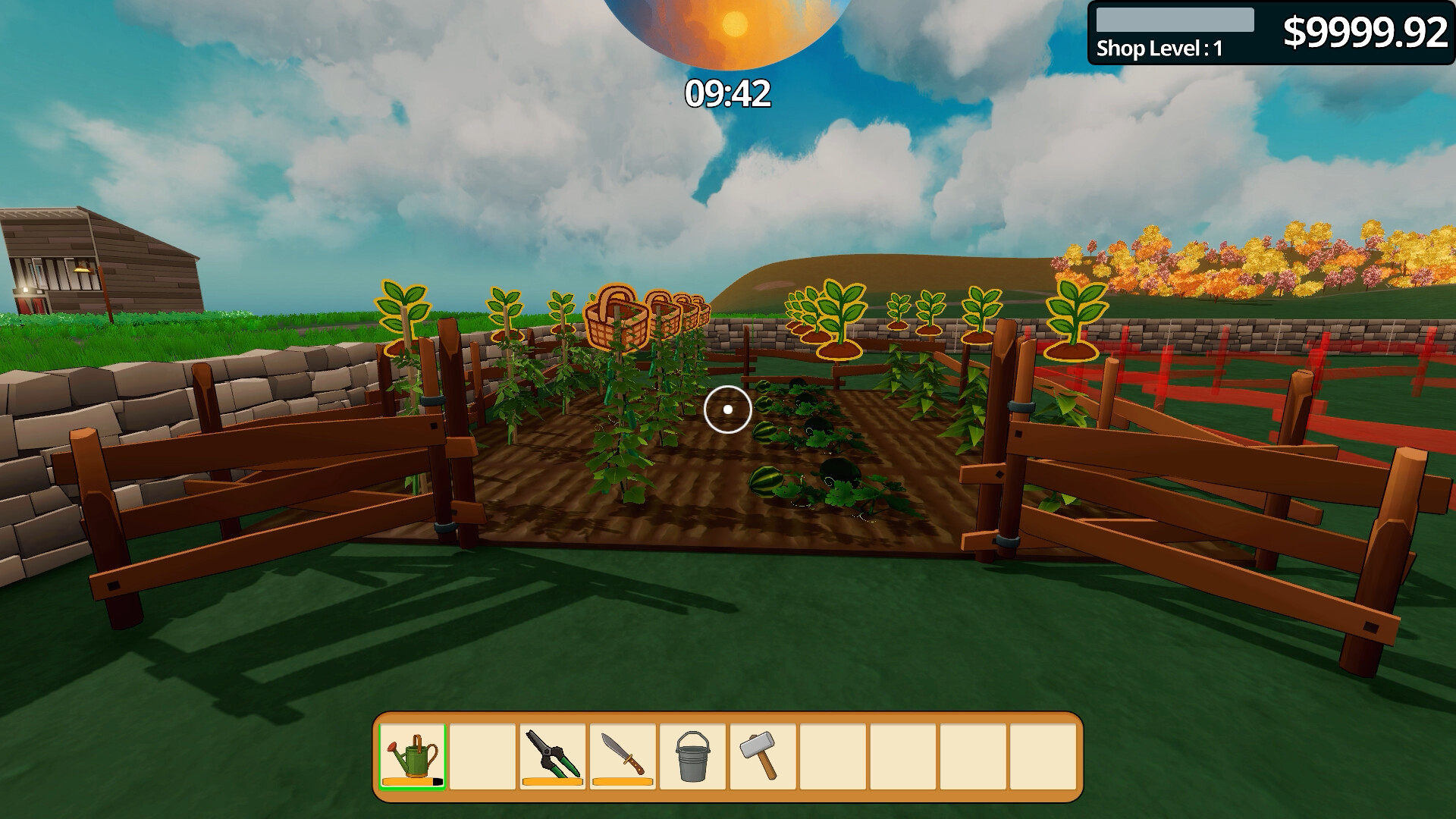Viewport: 1456px width, 819px height.
Task: Click the crosshair at screen center
Action: (x=727, y=409)
